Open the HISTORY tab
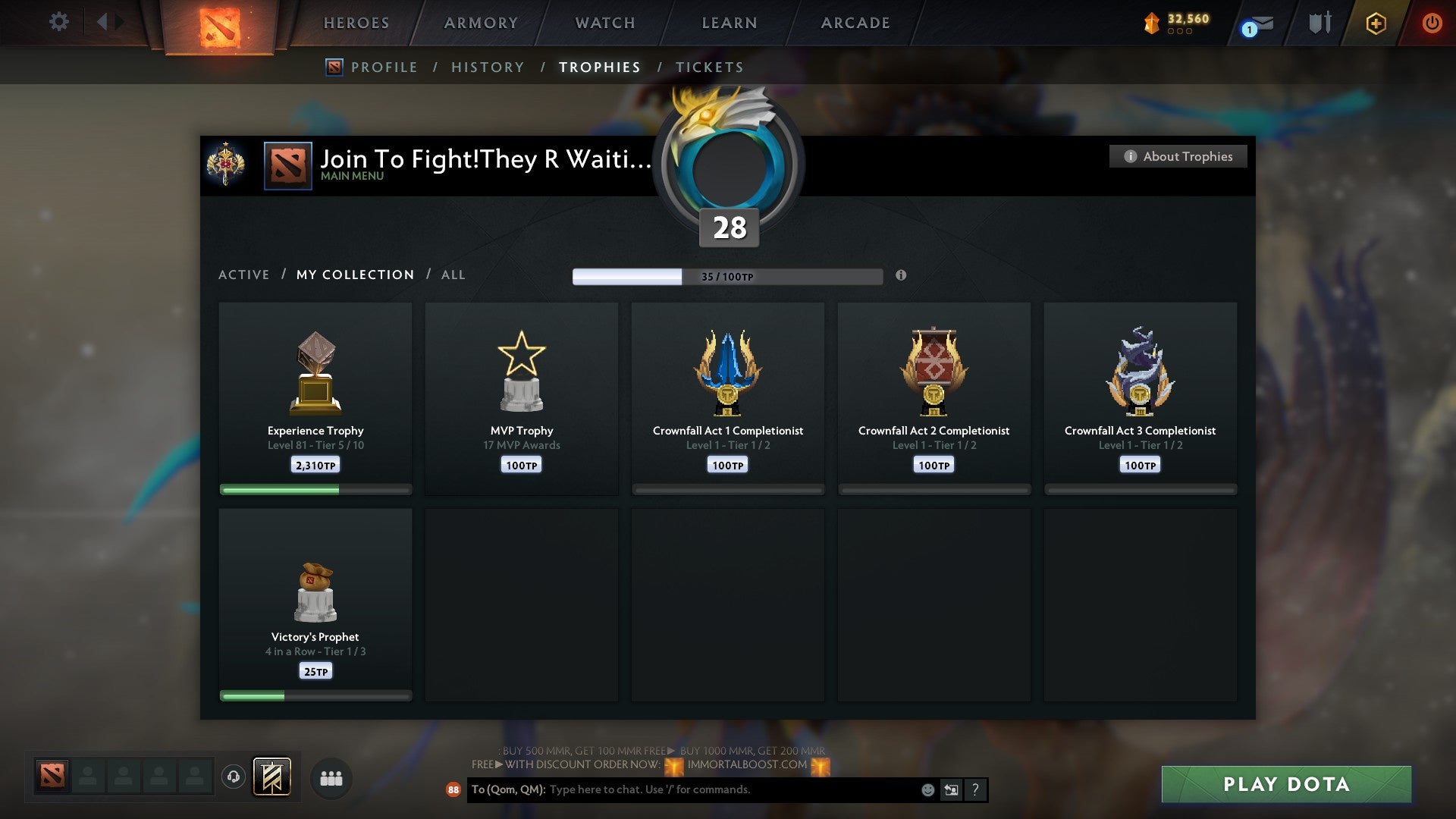The image size is (1456, 819). tap(488, 67)
